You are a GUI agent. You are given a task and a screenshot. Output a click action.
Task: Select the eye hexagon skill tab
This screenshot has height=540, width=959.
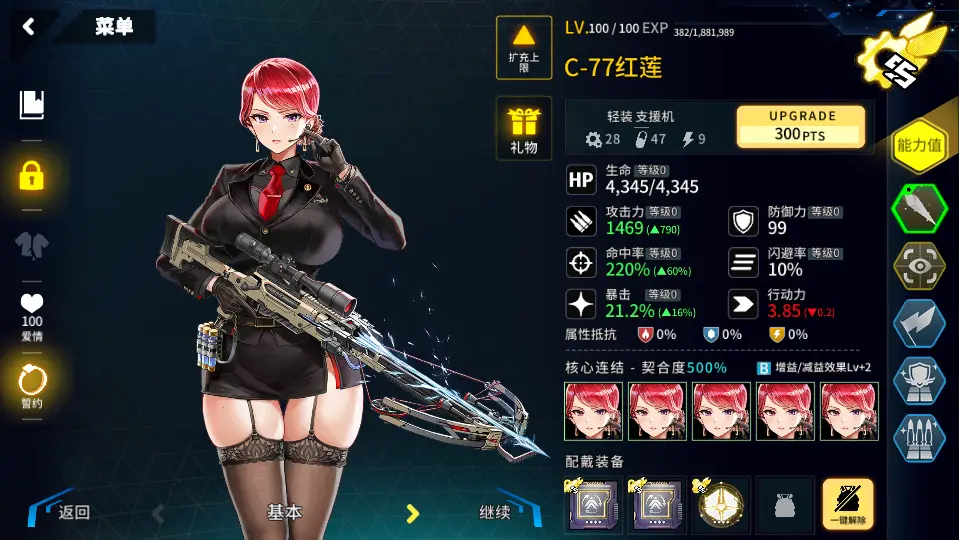click(x=918, y=266)
